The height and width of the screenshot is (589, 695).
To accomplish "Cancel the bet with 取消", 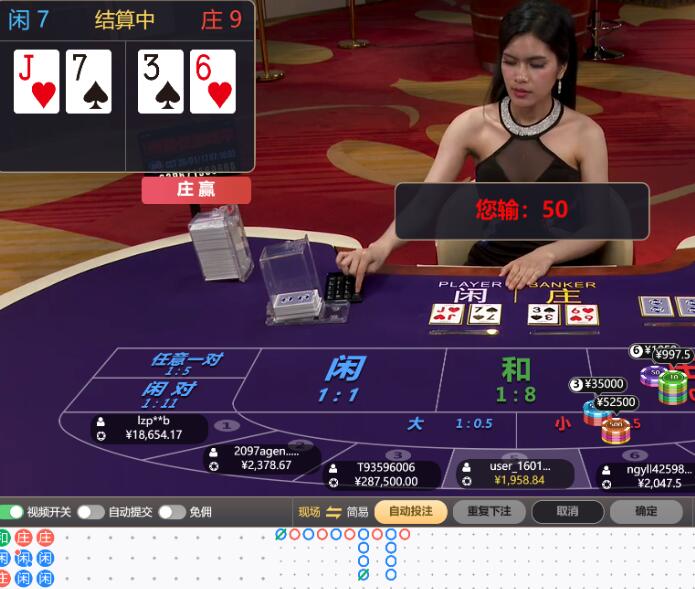I will (x=568, y=511).
